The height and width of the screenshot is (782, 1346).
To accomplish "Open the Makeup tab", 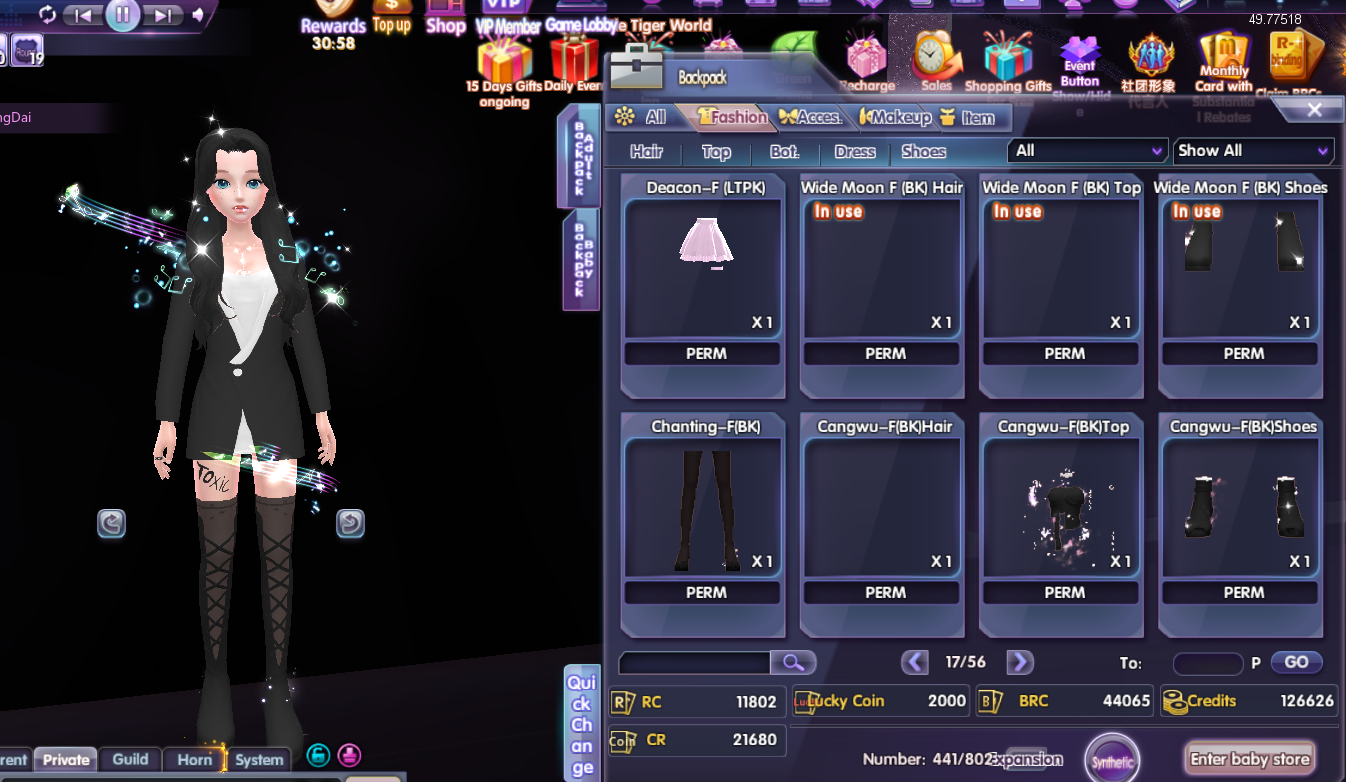I will (x=897, y=117).
